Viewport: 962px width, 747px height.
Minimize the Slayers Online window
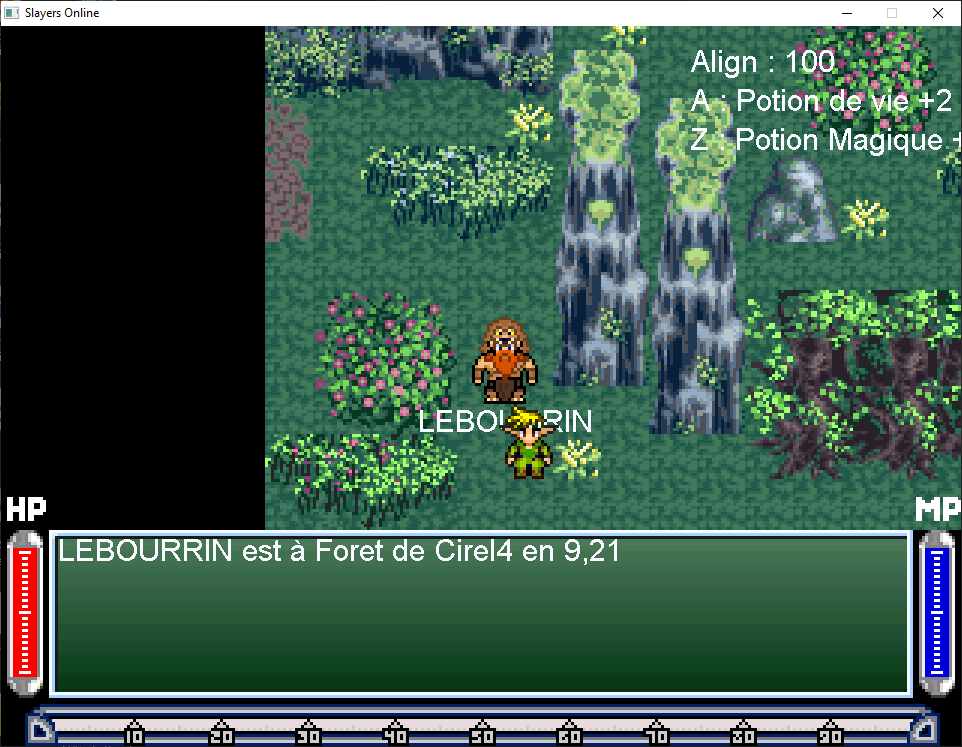click(x=846, y=13)
